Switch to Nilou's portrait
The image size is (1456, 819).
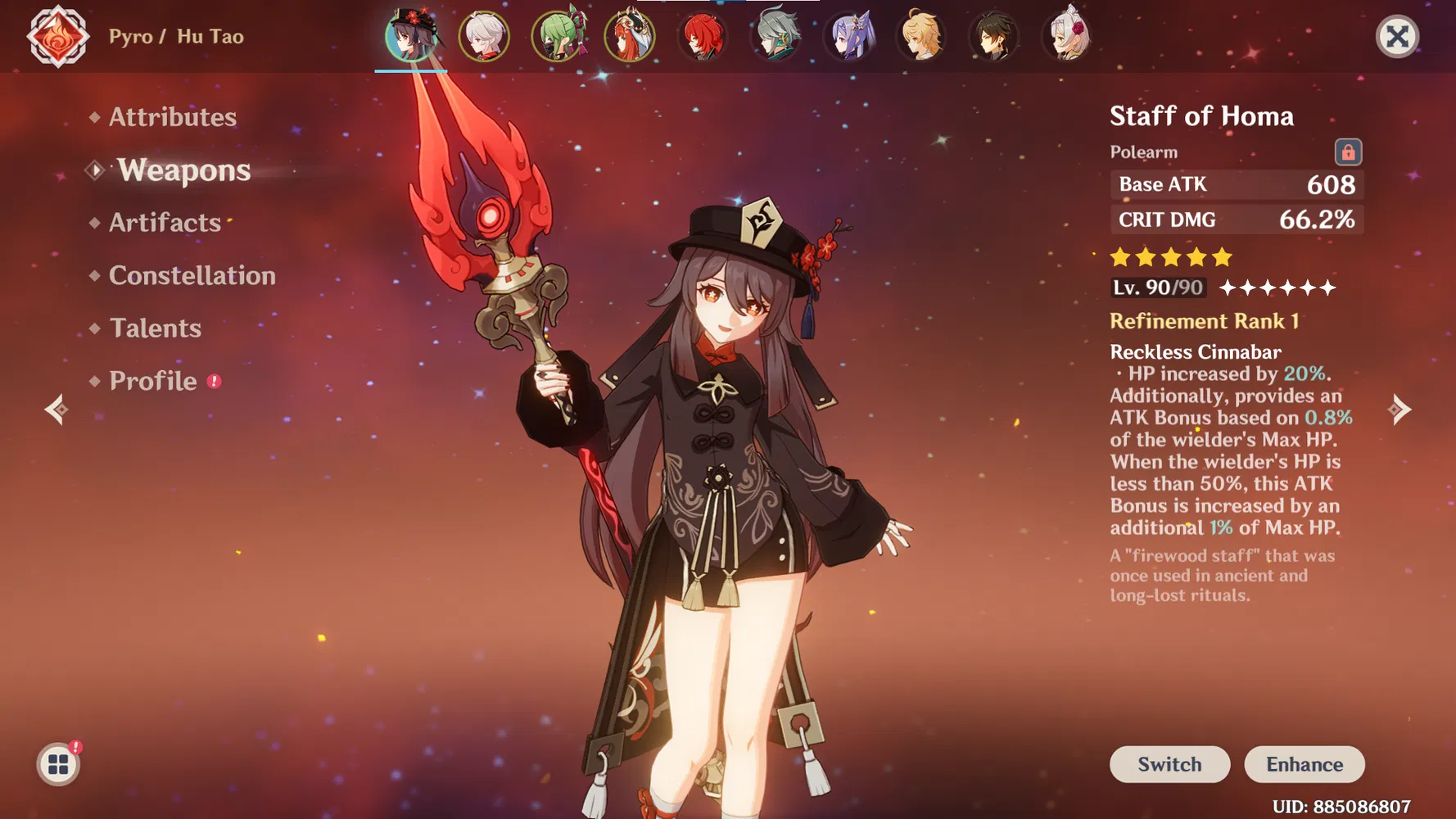click(x=630, y=37)
